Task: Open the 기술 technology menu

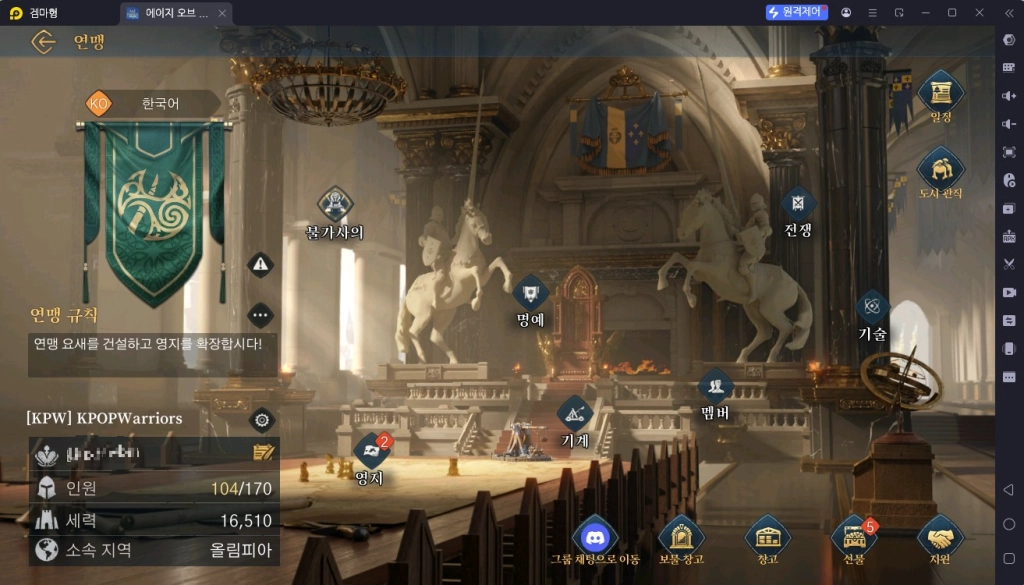Action: 872,308
